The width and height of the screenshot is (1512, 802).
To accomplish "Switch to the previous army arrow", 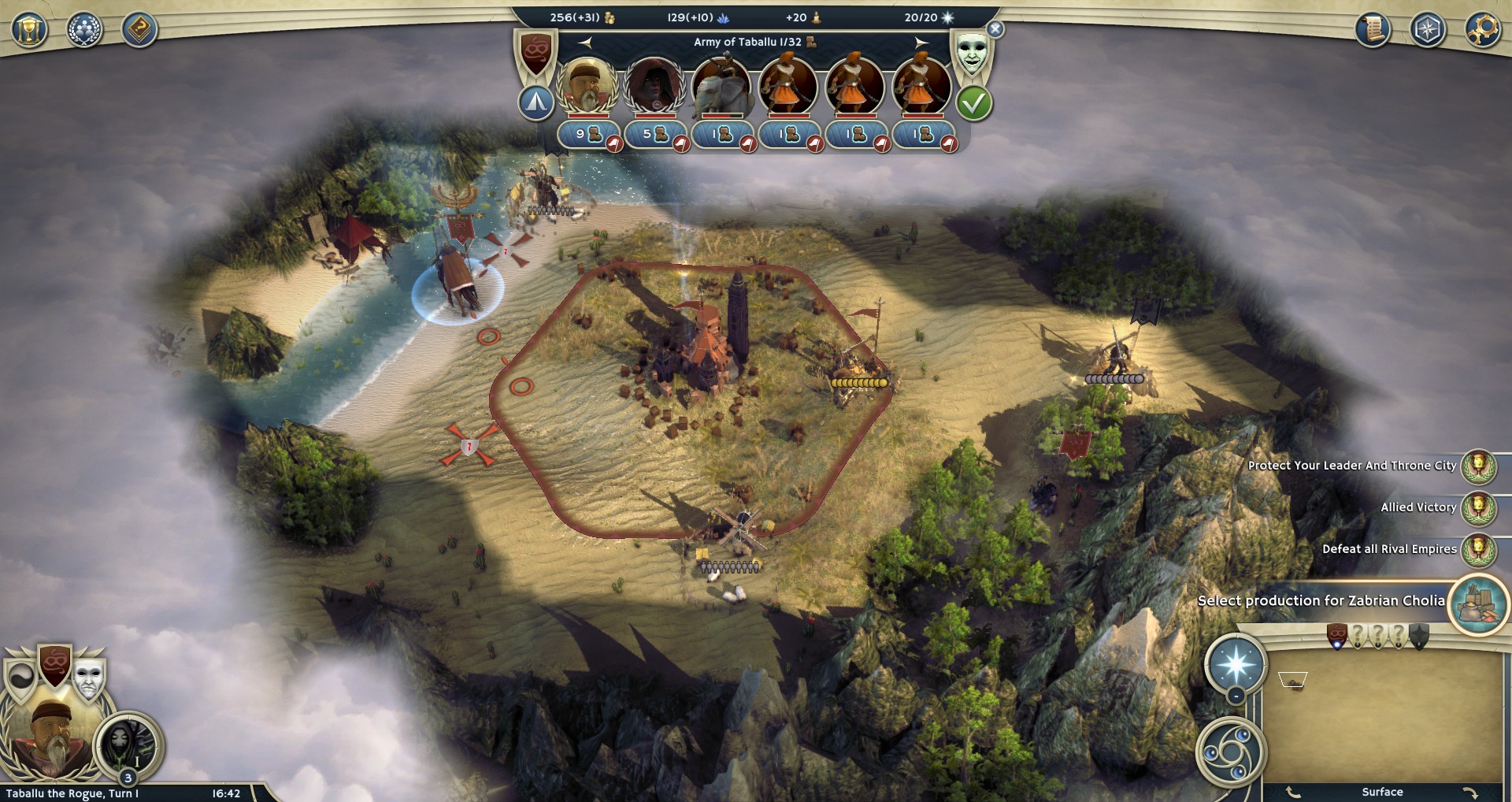I will pyautogui.click(x=585, y=42).
